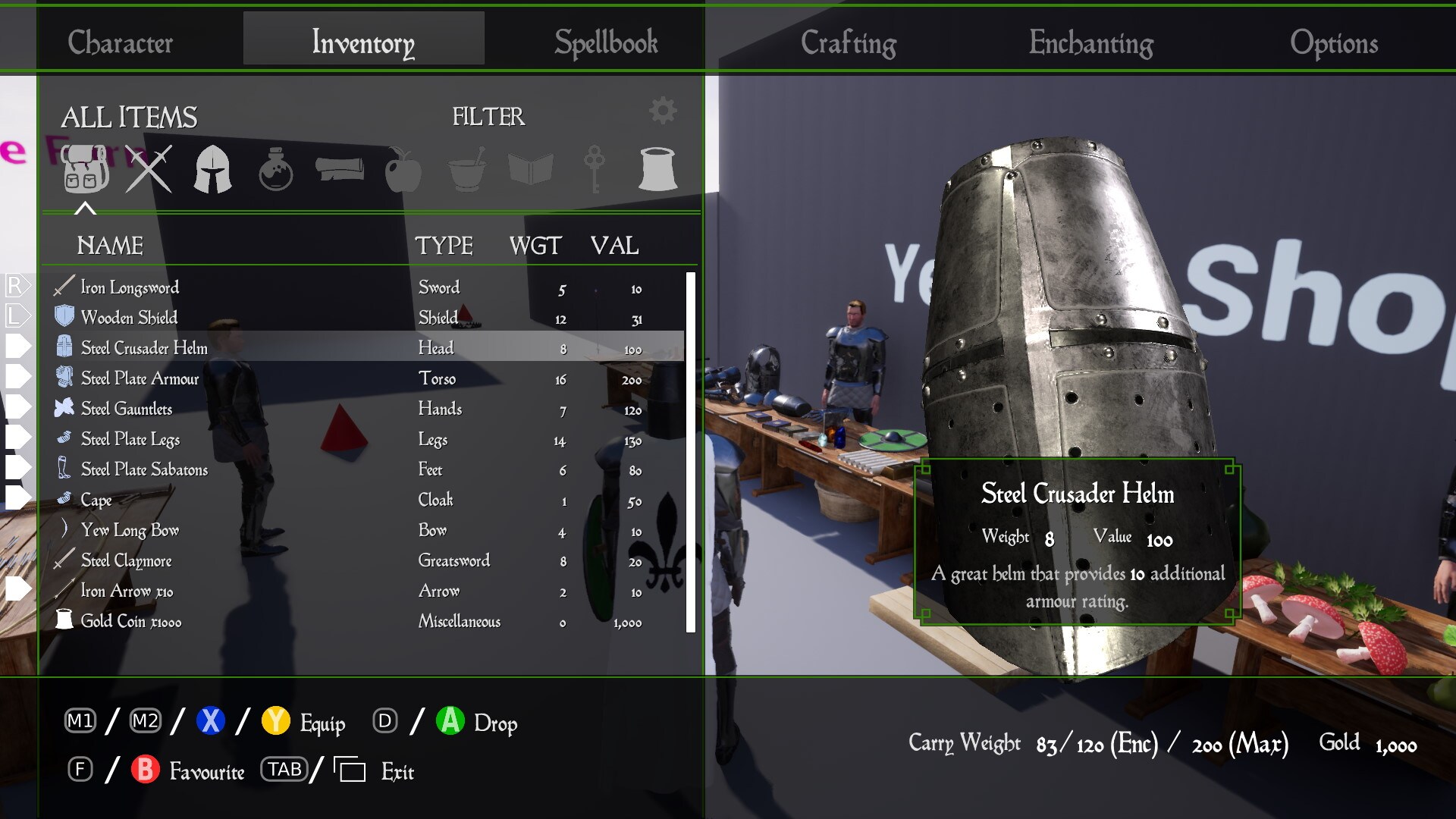Open the books filter icon
This screenshot has width=1456, height=819.
(531, 168)
